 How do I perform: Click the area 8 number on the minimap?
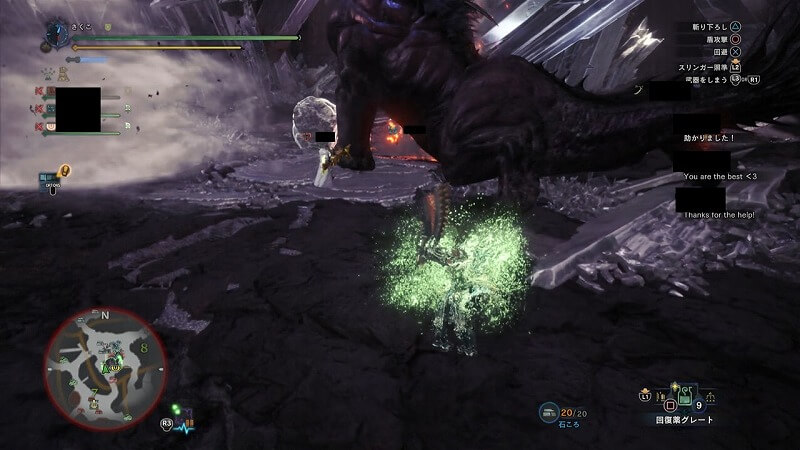144,349
